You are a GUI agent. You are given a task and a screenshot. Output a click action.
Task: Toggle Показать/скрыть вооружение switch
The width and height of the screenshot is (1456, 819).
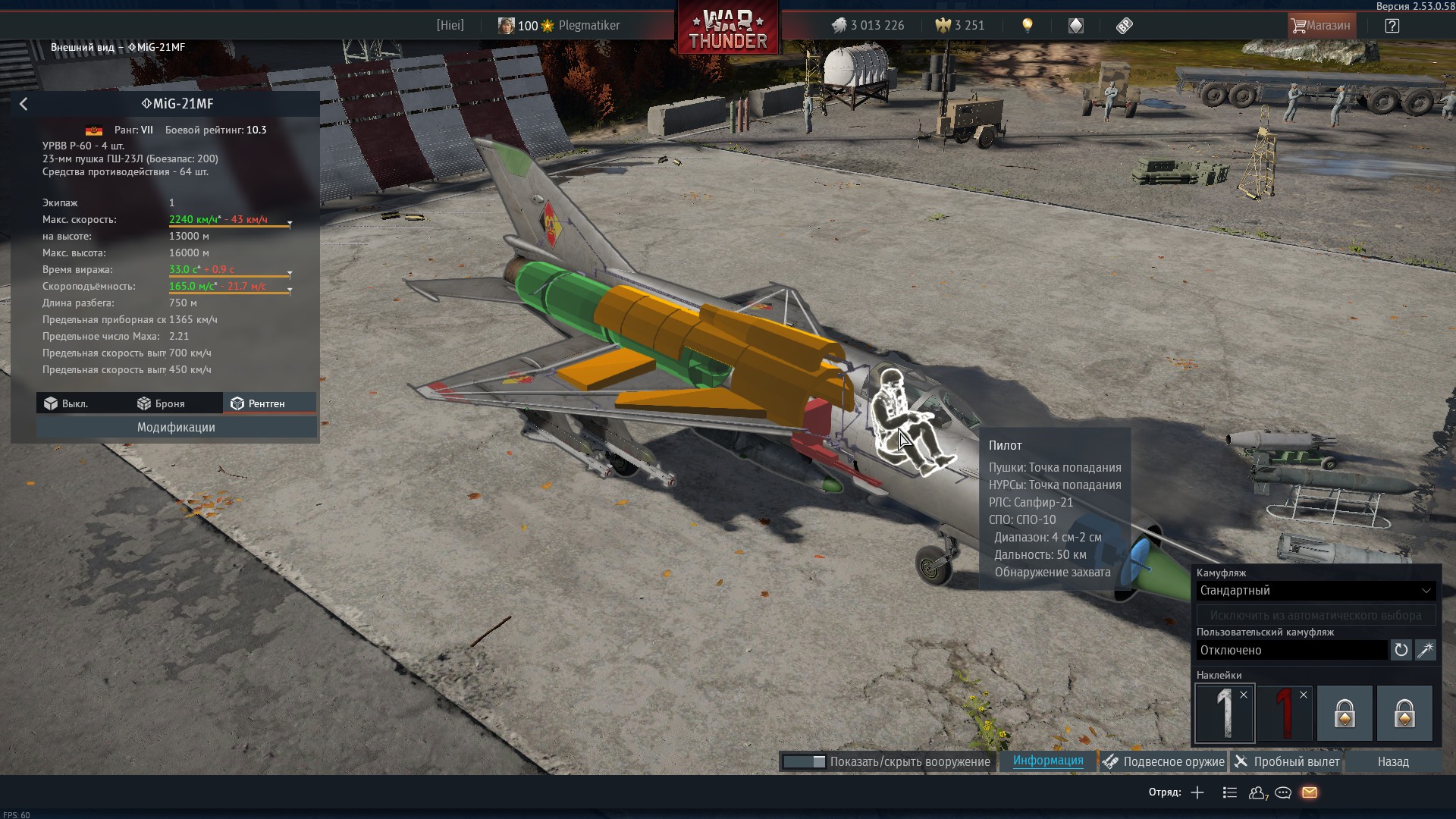(x=804, y=761)
